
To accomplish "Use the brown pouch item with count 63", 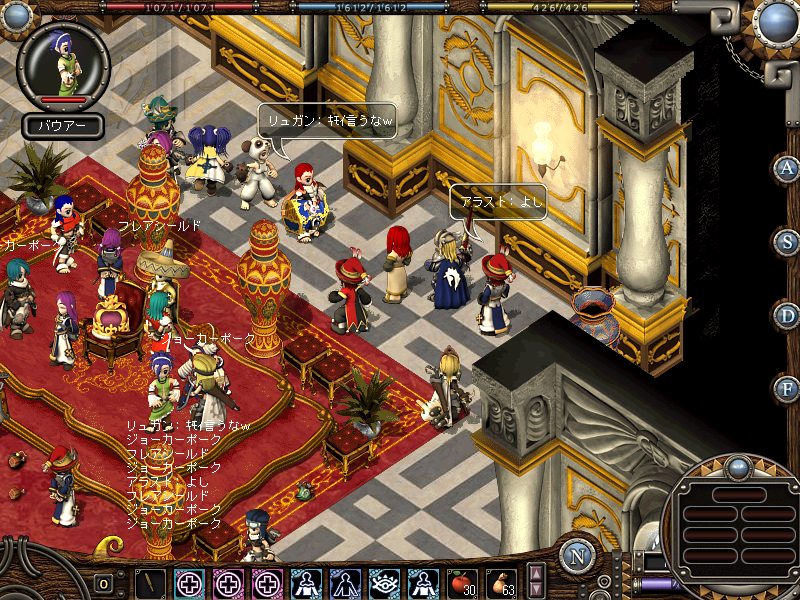I will [501, 582].
